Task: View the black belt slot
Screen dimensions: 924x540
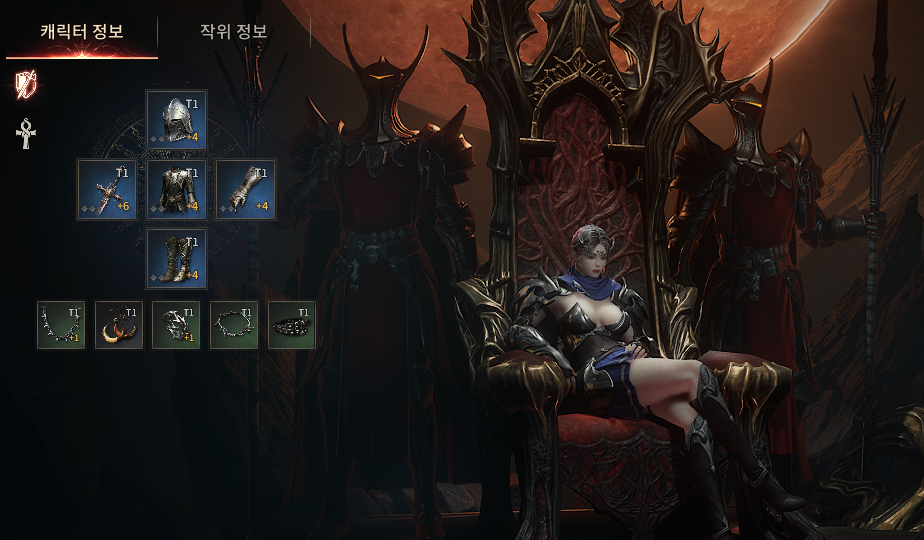Action: (292, 325)
